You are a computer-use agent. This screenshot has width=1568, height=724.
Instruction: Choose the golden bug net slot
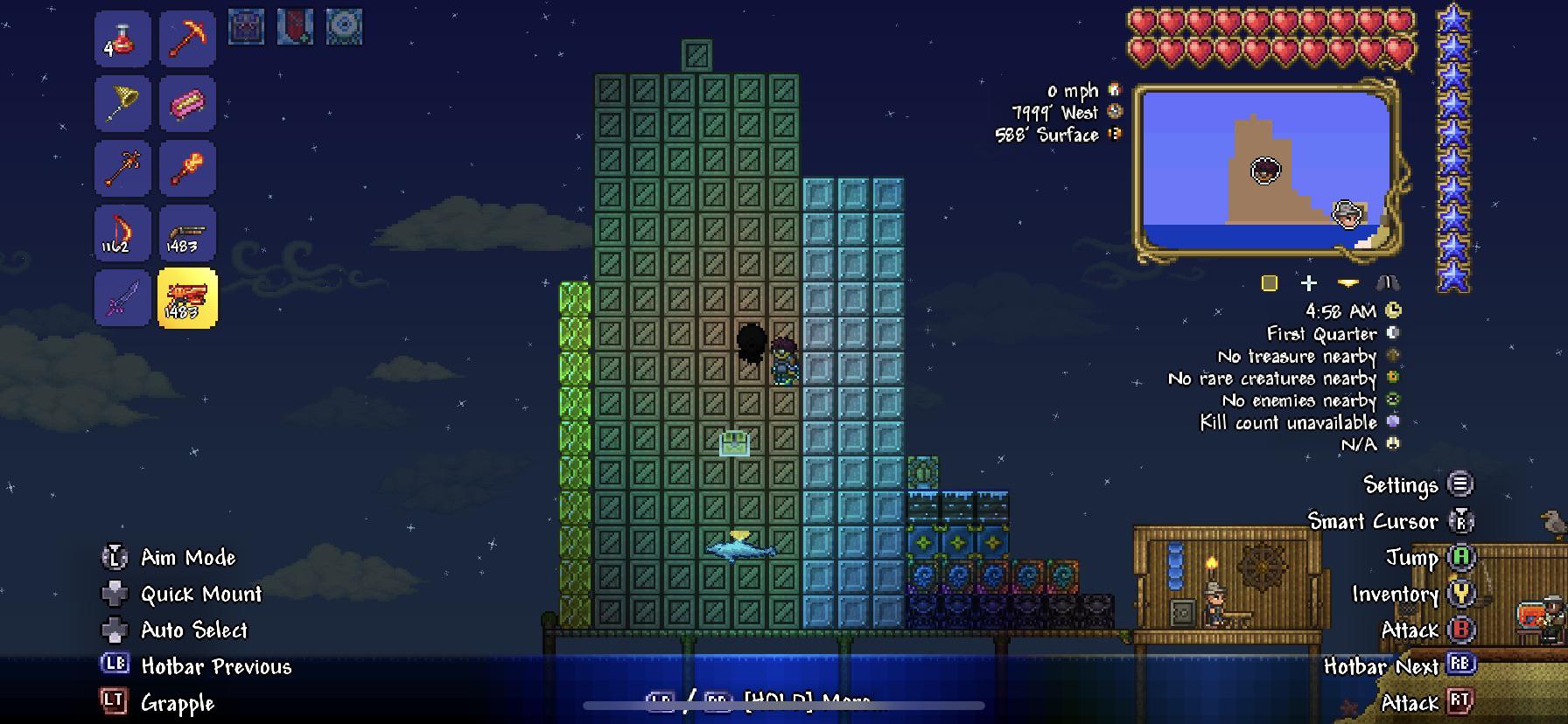122,104
